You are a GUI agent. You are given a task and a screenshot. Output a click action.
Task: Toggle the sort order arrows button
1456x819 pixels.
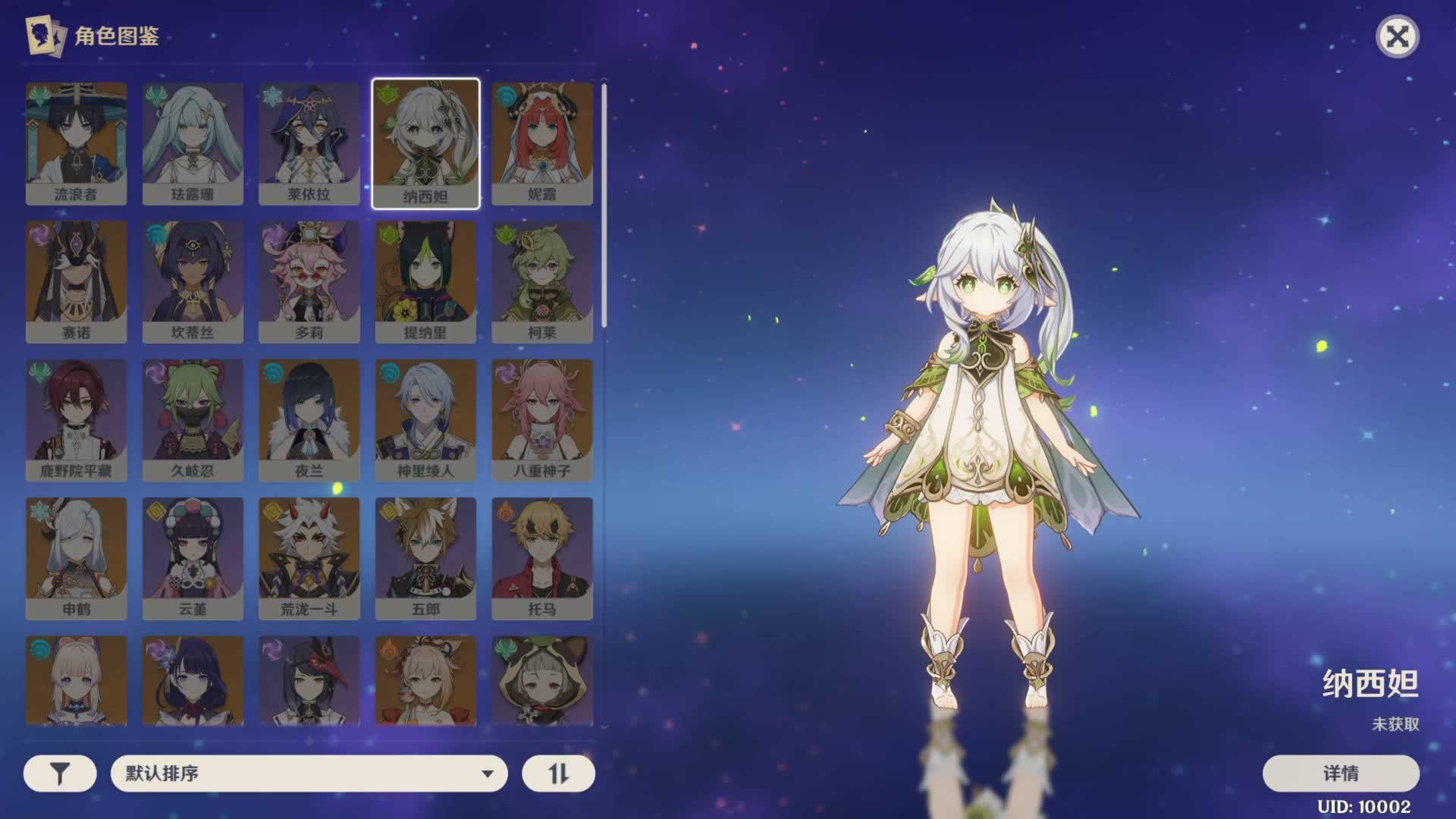pos(558,773)
